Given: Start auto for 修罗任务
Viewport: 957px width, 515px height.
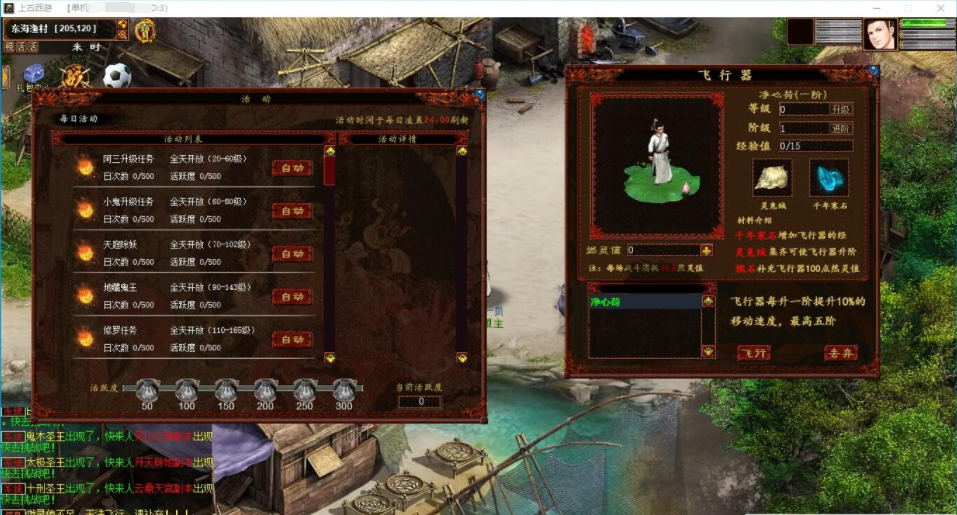Looking at the screenshot, I should coord(292,339).
